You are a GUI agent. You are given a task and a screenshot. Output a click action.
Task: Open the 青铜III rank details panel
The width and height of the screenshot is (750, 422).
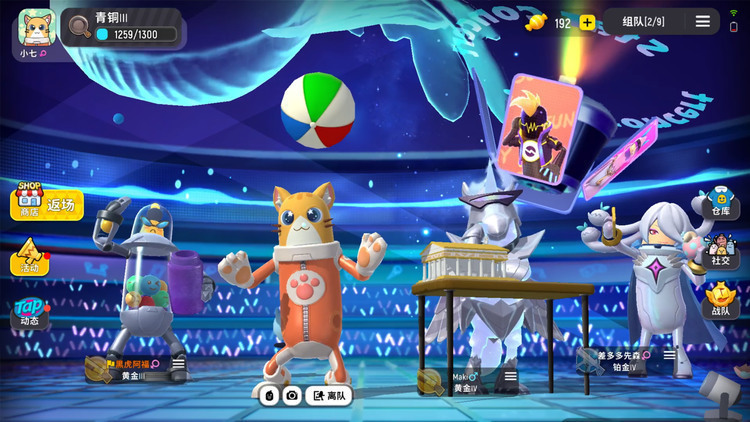(122, 27)
